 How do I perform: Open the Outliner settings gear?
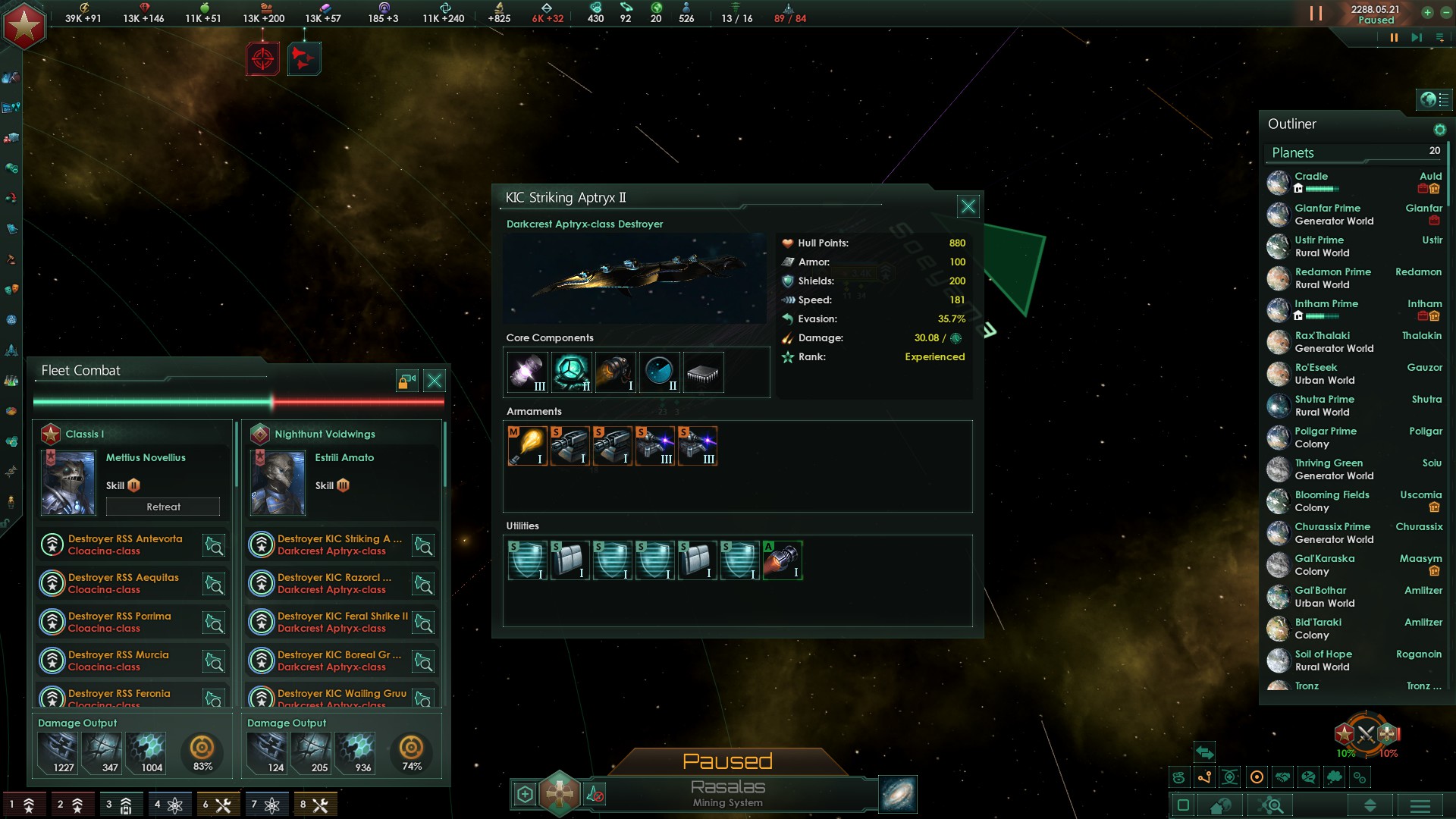click(x=1439, y=129)
